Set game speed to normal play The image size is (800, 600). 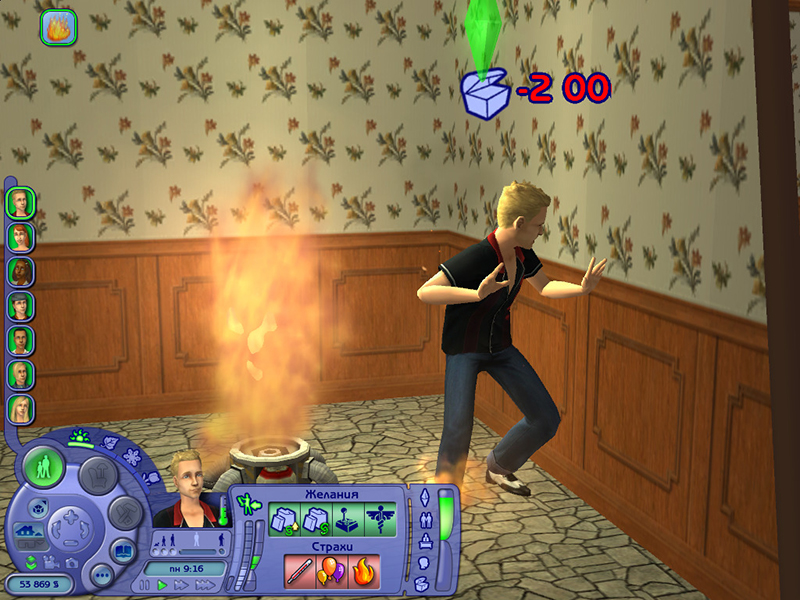(x=161, y=584)
